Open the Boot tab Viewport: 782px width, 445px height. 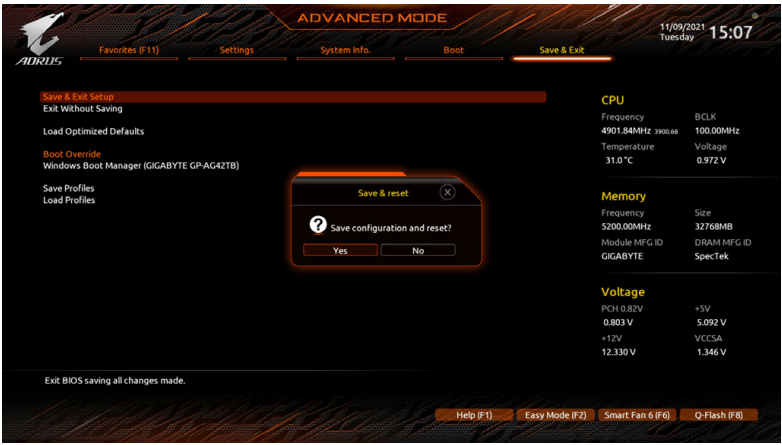point(453,50)
